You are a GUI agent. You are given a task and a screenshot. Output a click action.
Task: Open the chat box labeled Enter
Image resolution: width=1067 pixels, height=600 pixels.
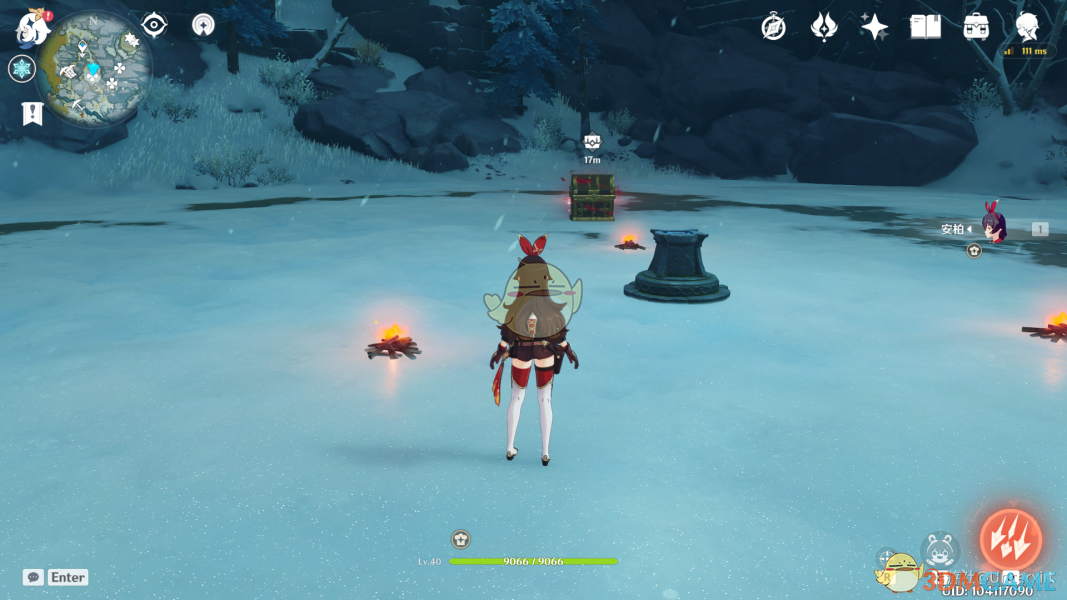pyautogui.click(x=56, y=577)
